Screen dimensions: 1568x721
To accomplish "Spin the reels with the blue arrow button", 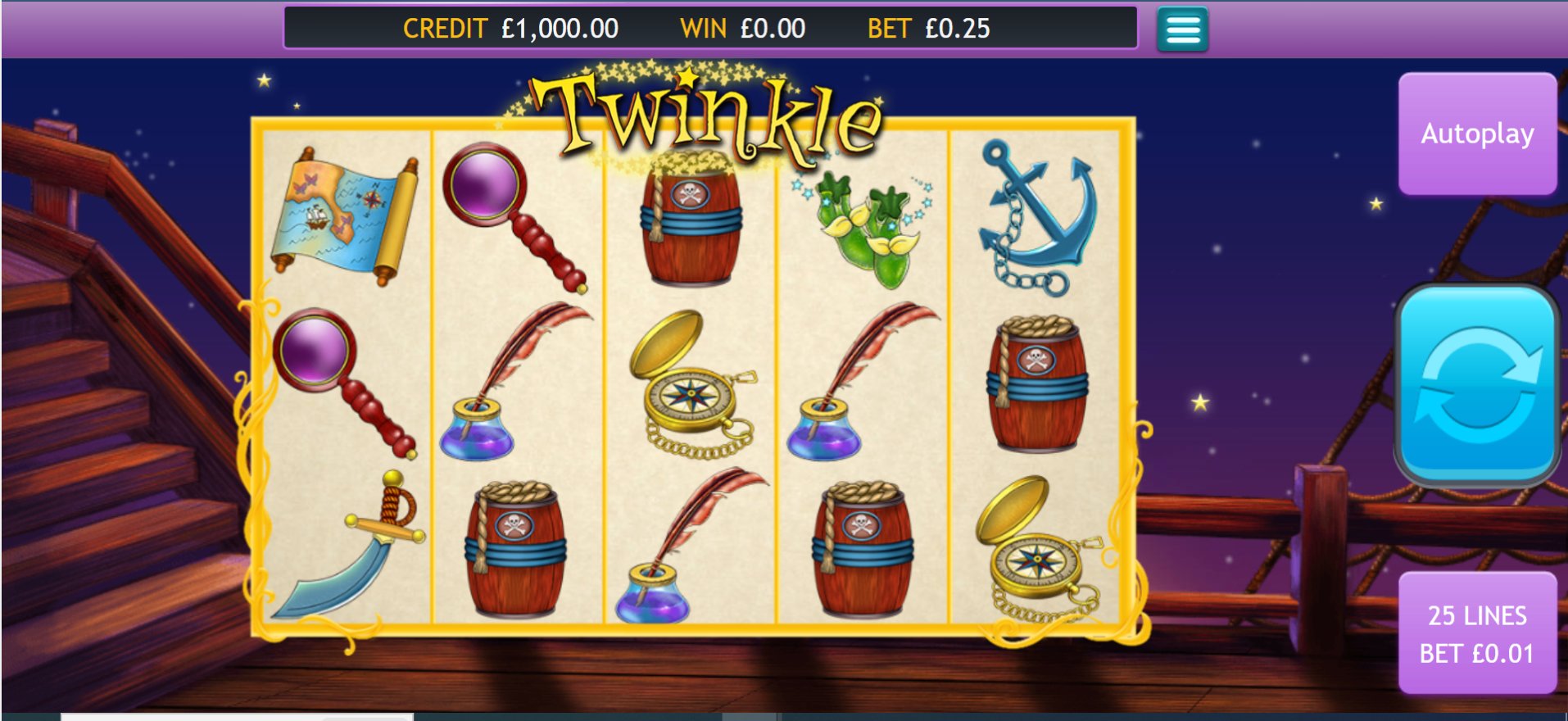I will point(1477,385).
